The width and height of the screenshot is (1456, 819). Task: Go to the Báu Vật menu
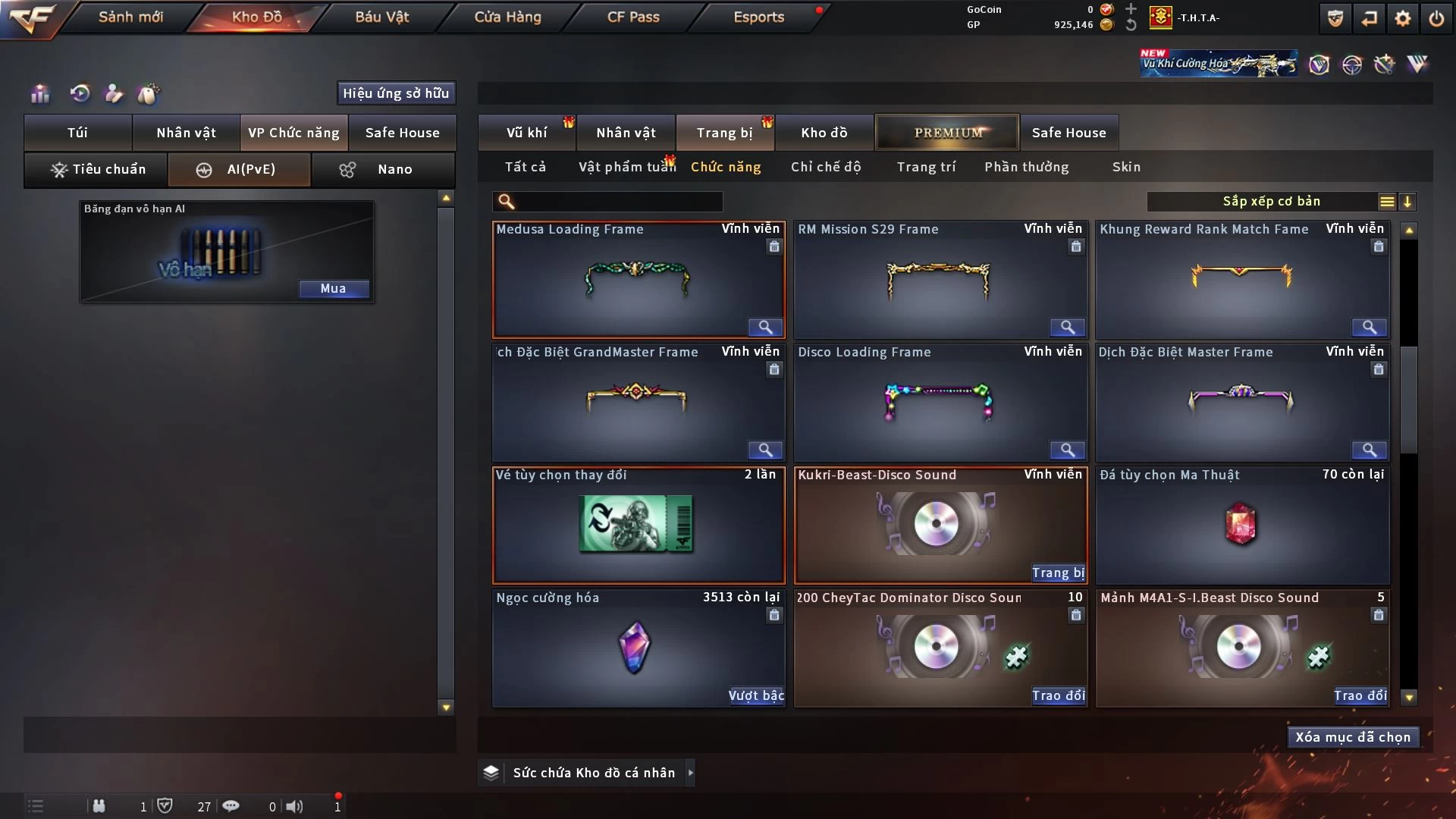point(381,17)
